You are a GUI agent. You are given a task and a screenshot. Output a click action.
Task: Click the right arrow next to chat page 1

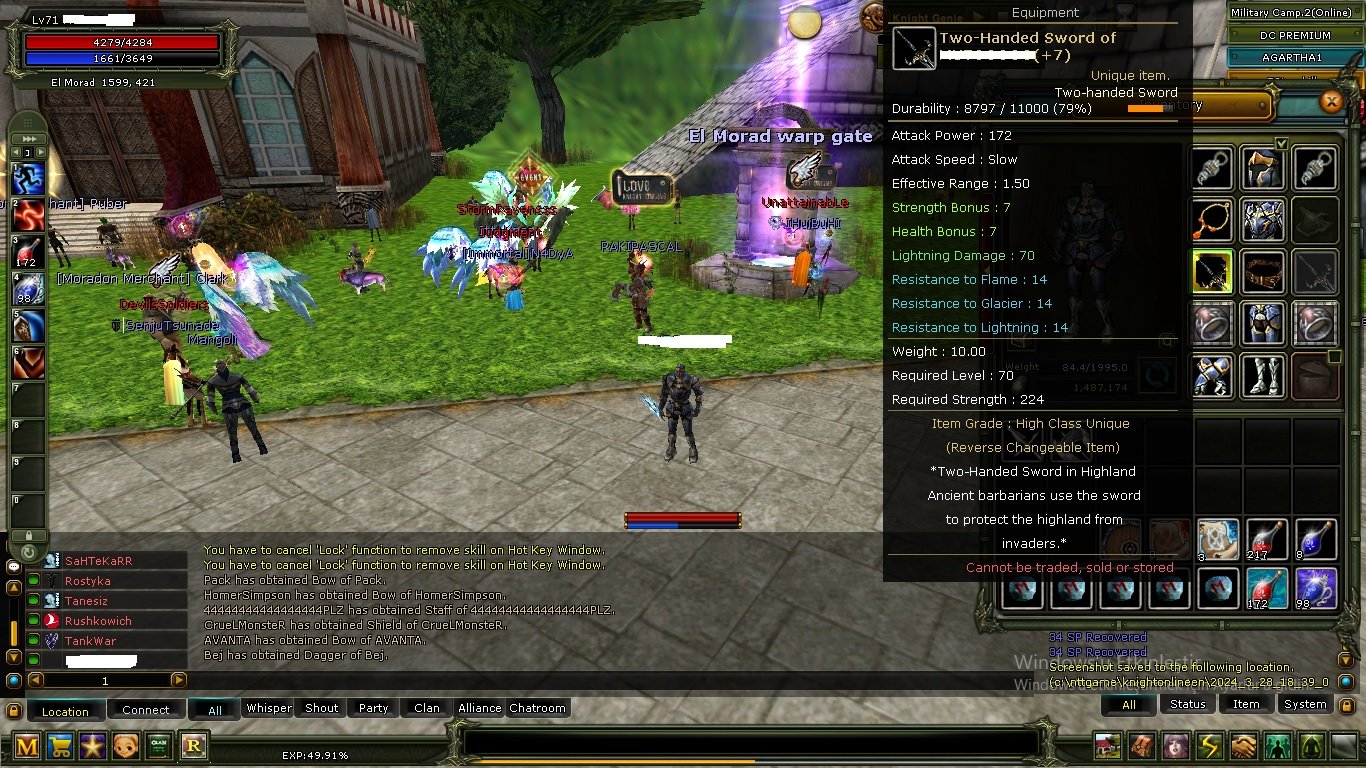coord(178,680)
